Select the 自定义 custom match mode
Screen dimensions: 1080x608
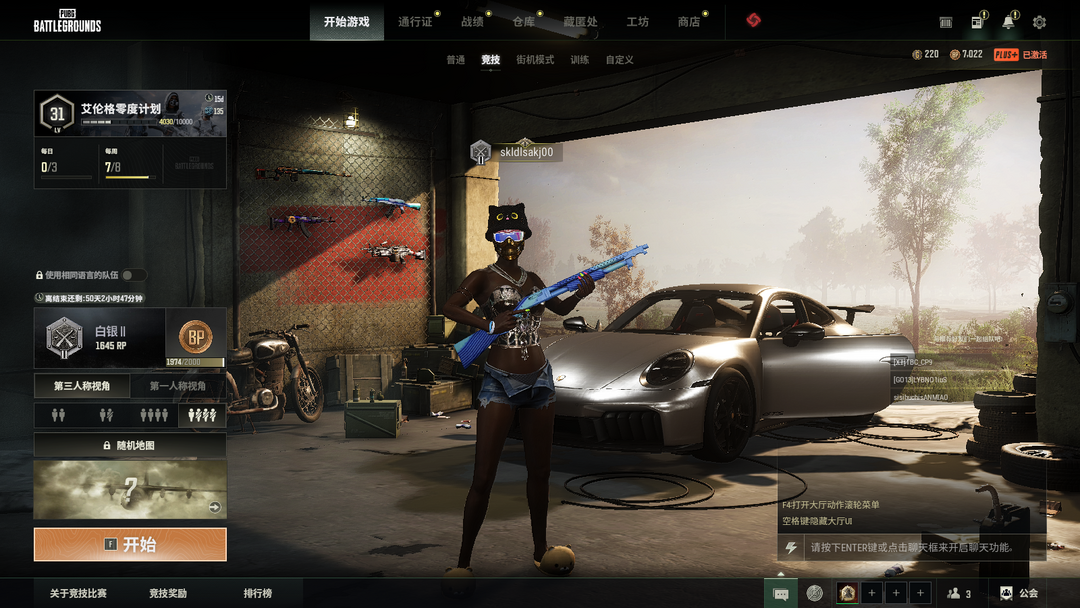(620, 60)
